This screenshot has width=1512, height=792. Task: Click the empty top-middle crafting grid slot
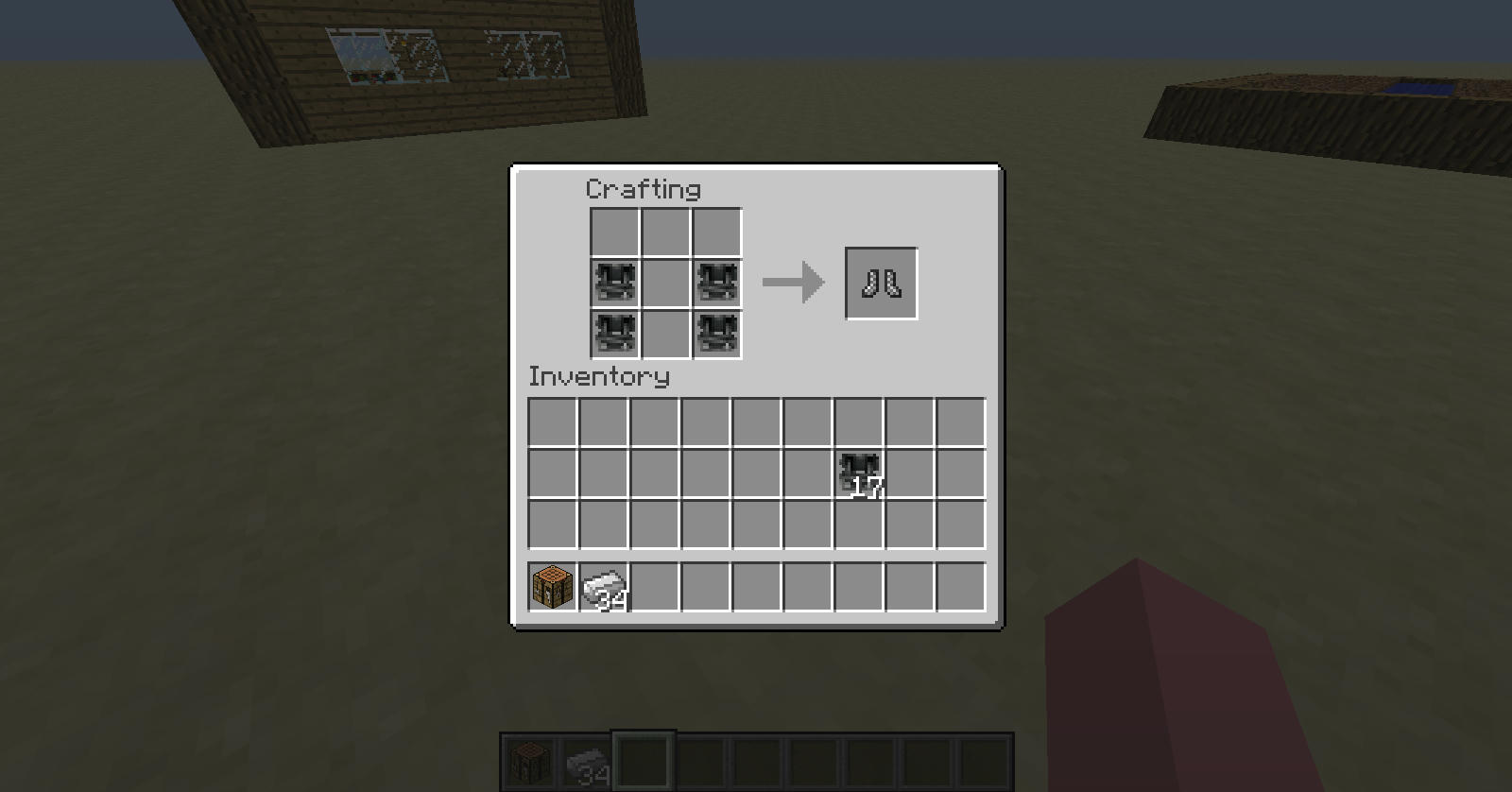pyautogui.click(x=665, y=232)
